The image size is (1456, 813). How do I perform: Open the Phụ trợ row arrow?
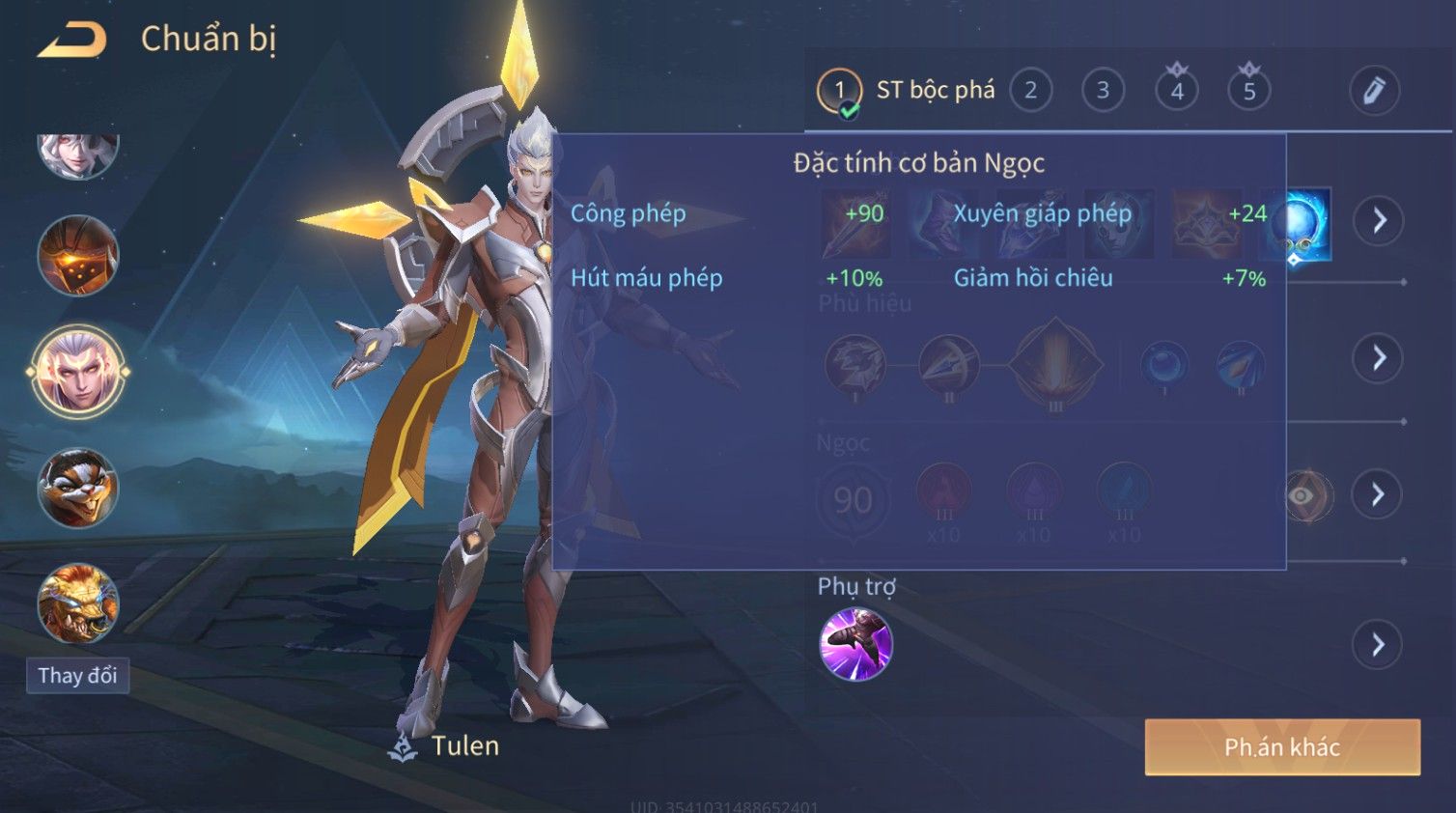click(x=1378, y=644)
